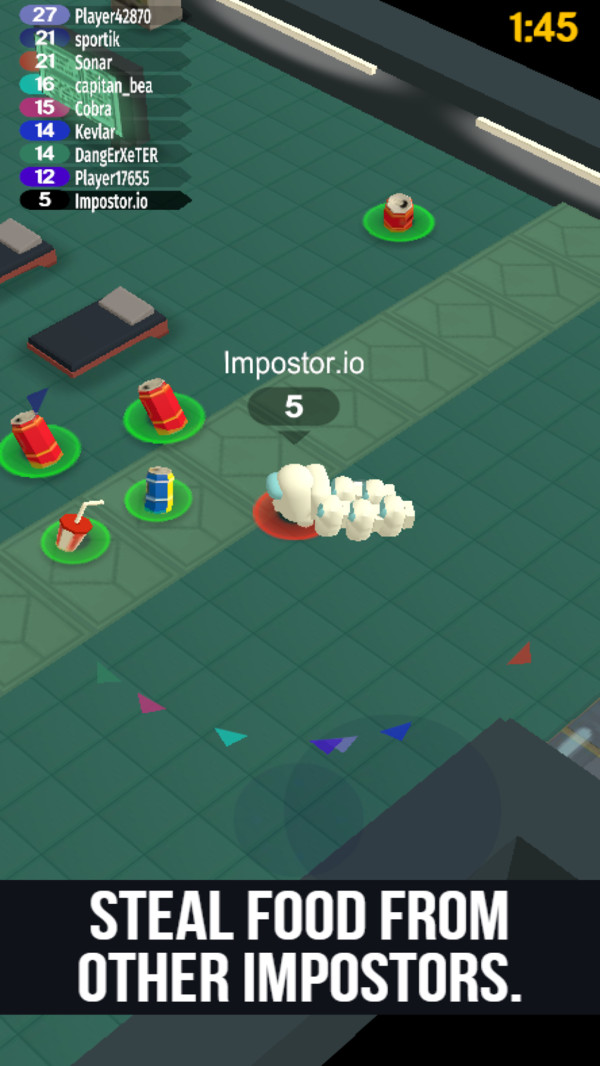Image resolution: width=600 pixels, height=1066 pixels.
Task: Click the Player17655 leaderboard row
Action: [x=104, y=177]
